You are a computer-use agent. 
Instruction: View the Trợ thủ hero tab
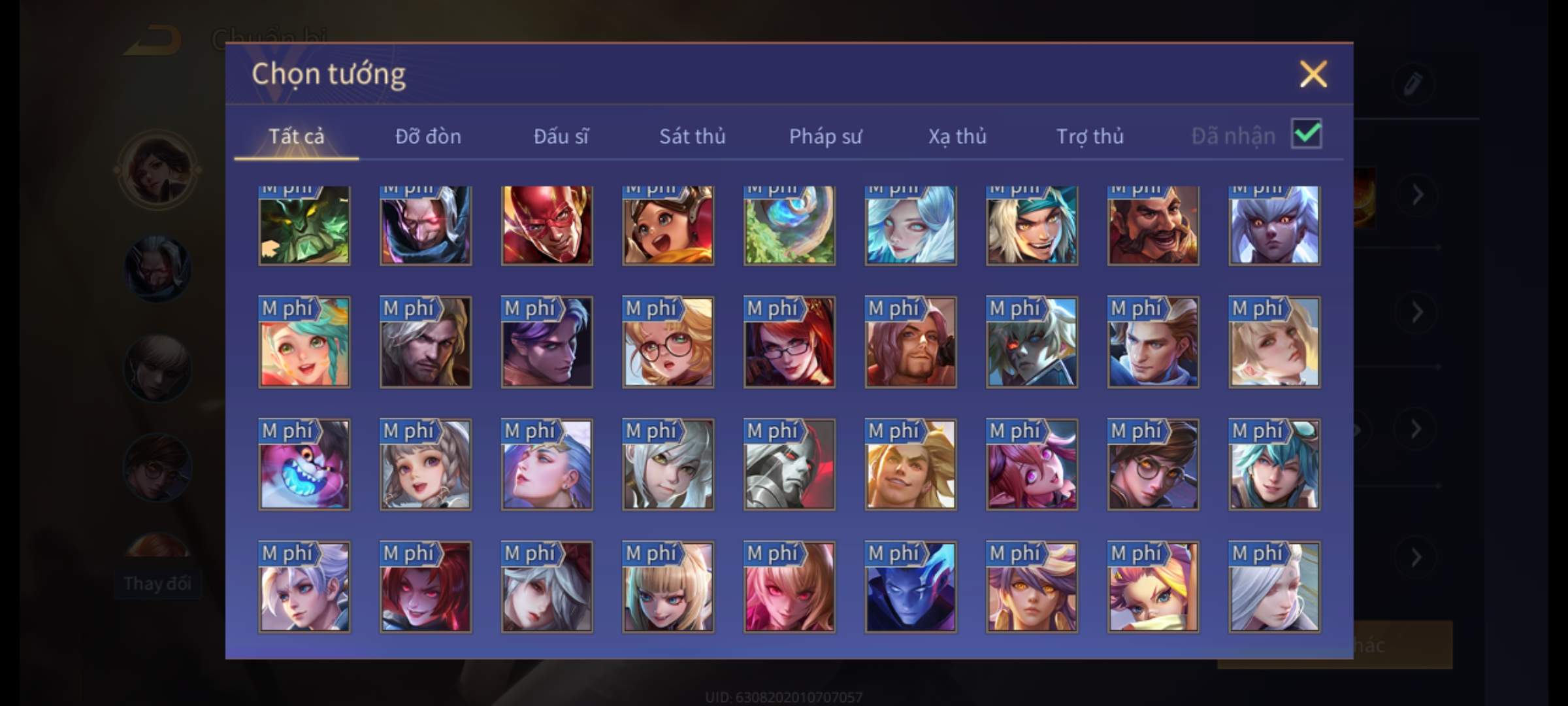1090,136
